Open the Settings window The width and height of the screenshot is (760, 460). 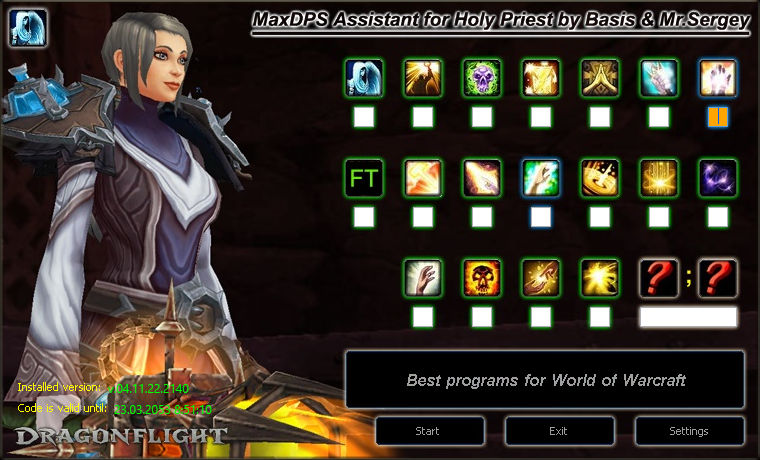[x=688, y=431]
